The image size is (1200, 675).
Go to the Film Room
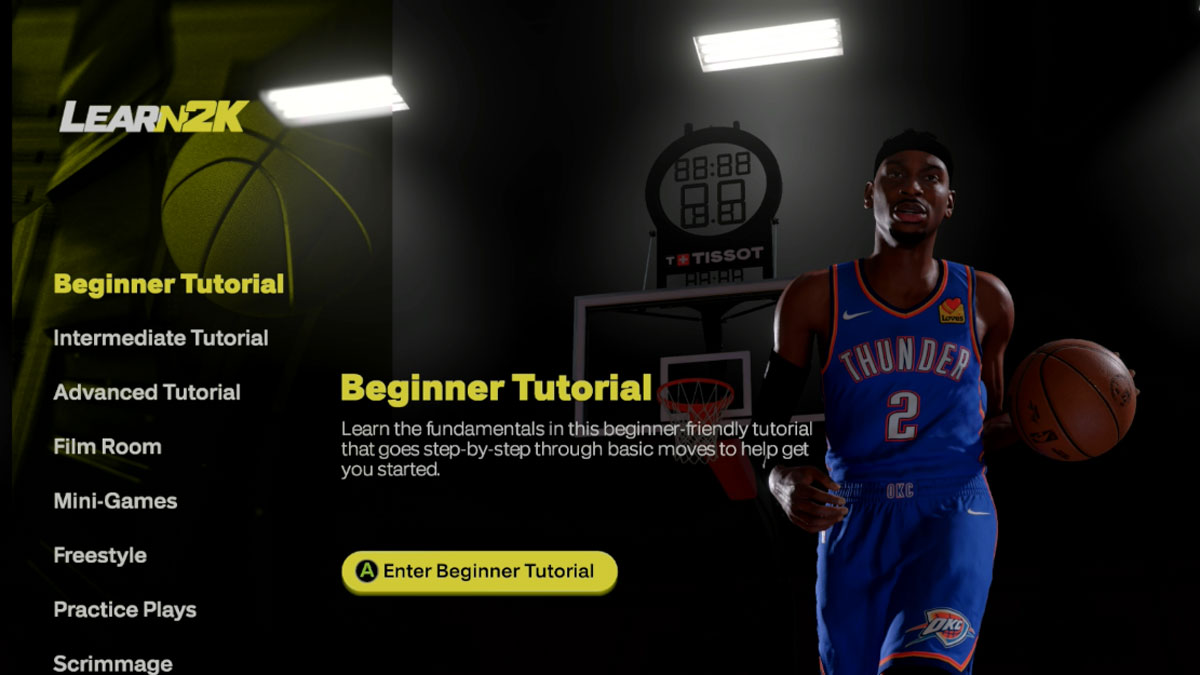[107, 447]
